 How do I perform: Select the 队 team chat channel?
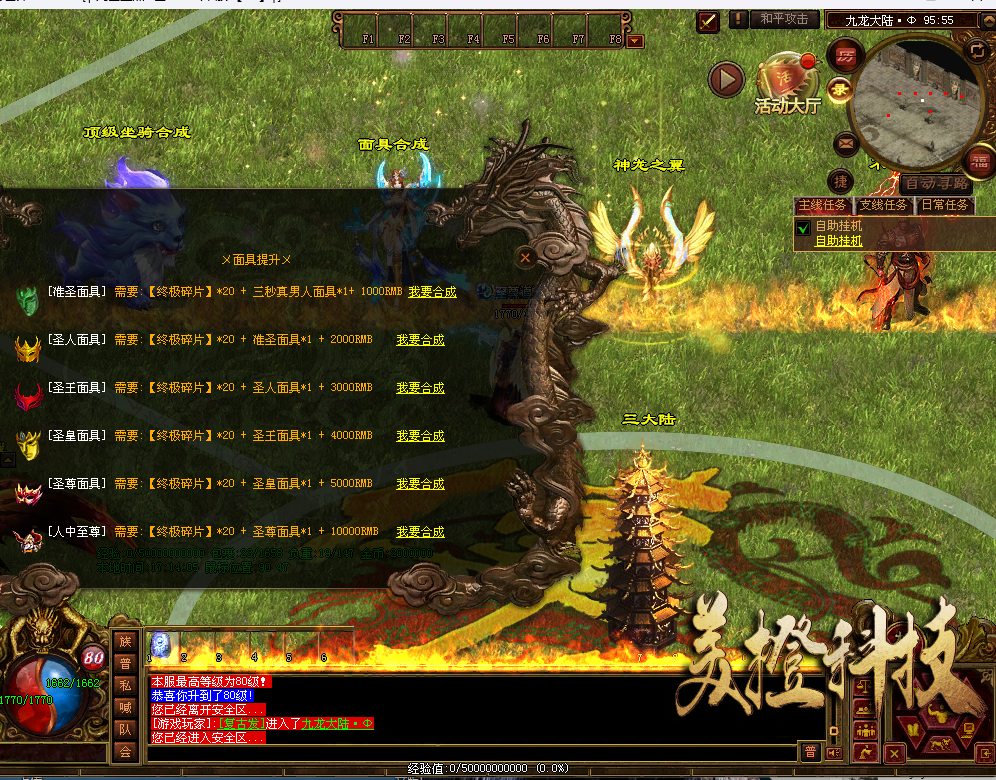click(125, 728)
